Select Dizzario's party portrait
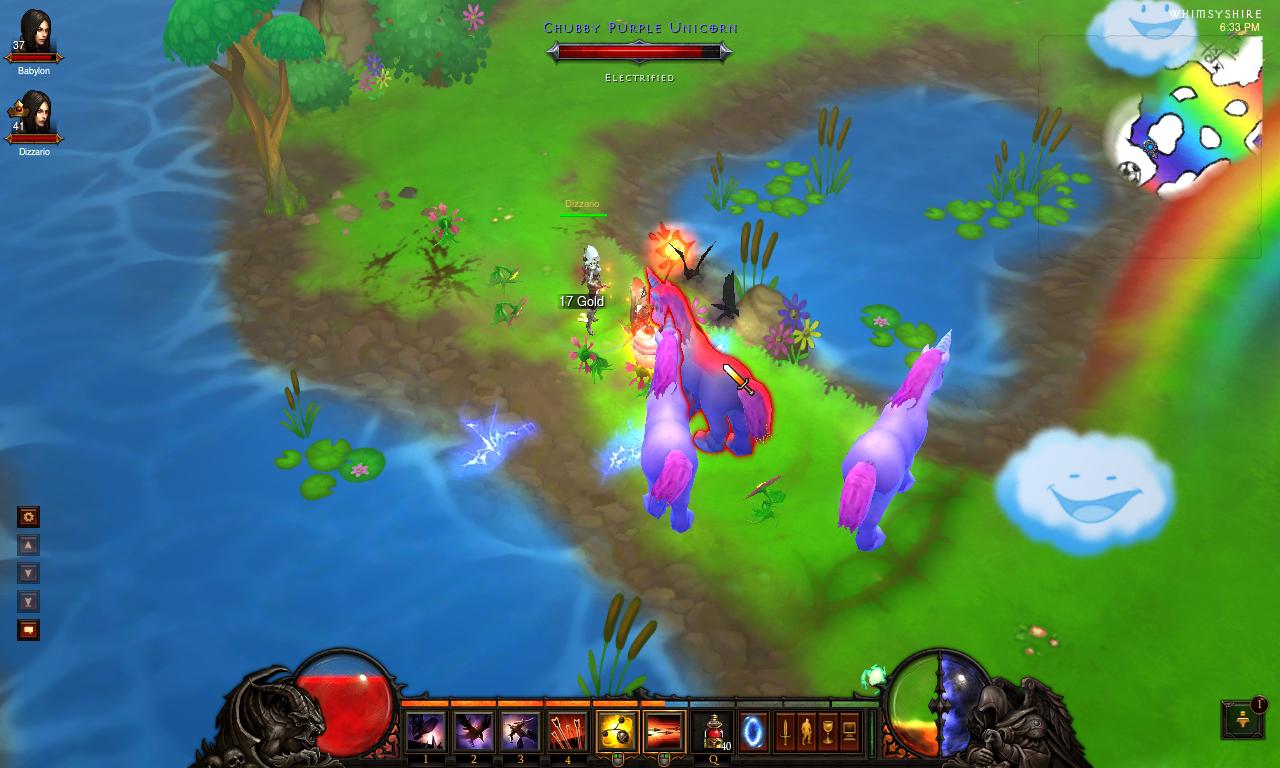 pyautogui.click(x=34, y=116)
